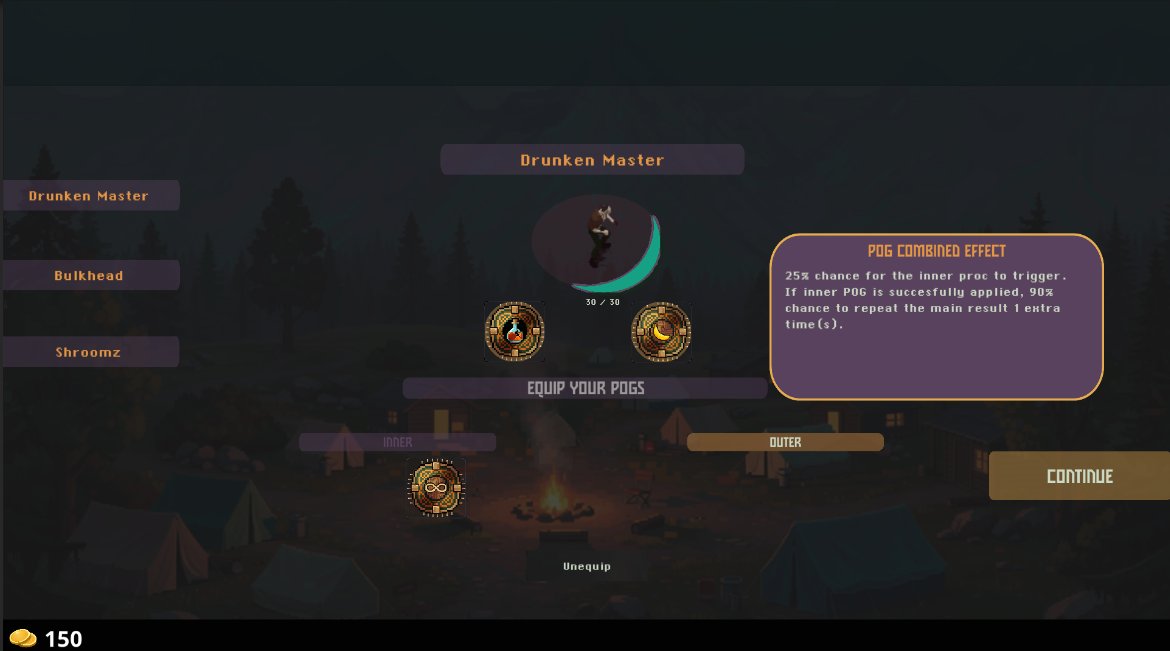
Task: Click the equipped potion POG slot
Action: (x=514, y=331)
